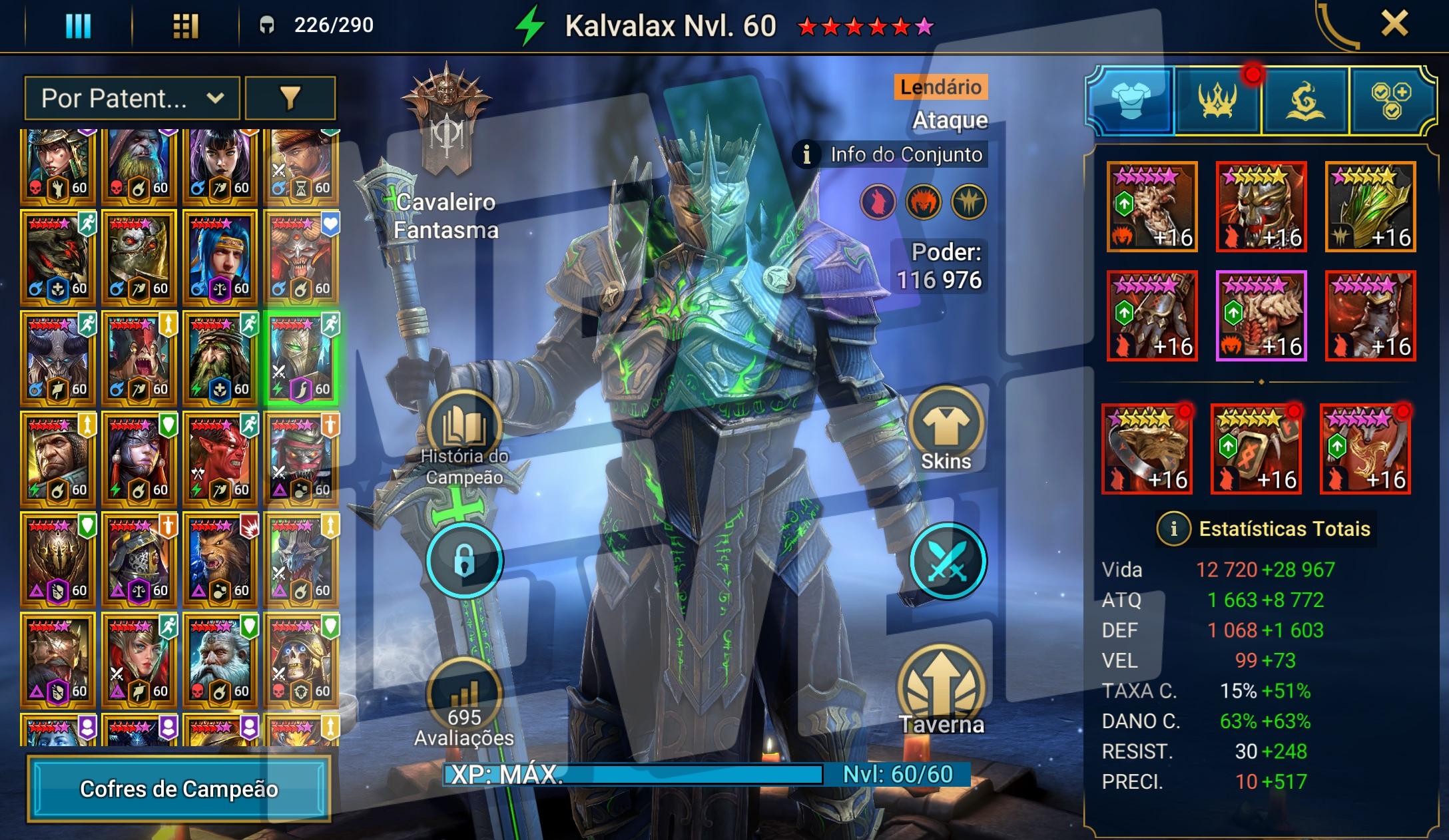This screenshot has height=840, width=1449.
Task: Open the checkmarks and plus tab
Action: pyautogui.click(x=1391, y=101)
